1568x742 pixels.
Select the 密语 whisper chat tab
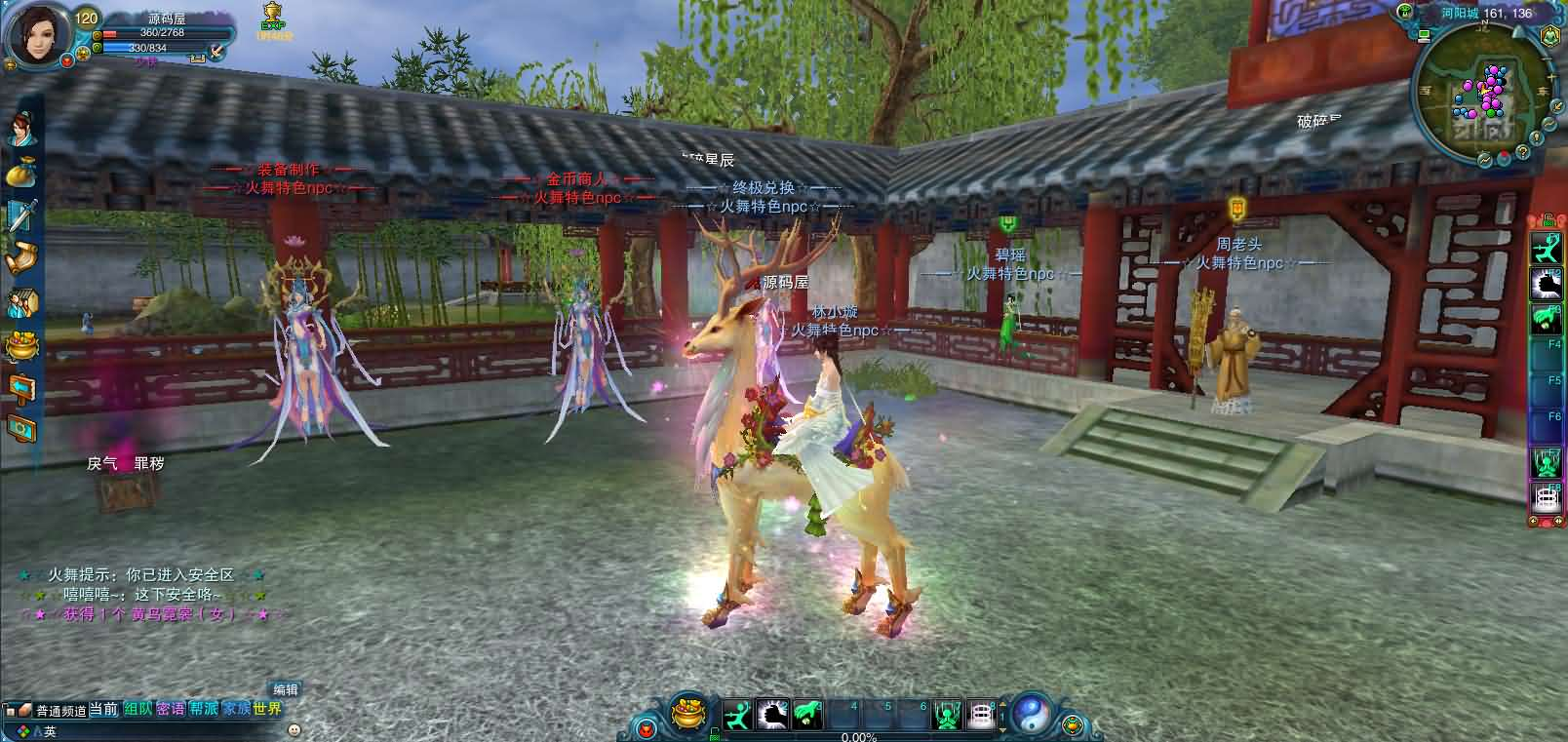tap(171, 709)
